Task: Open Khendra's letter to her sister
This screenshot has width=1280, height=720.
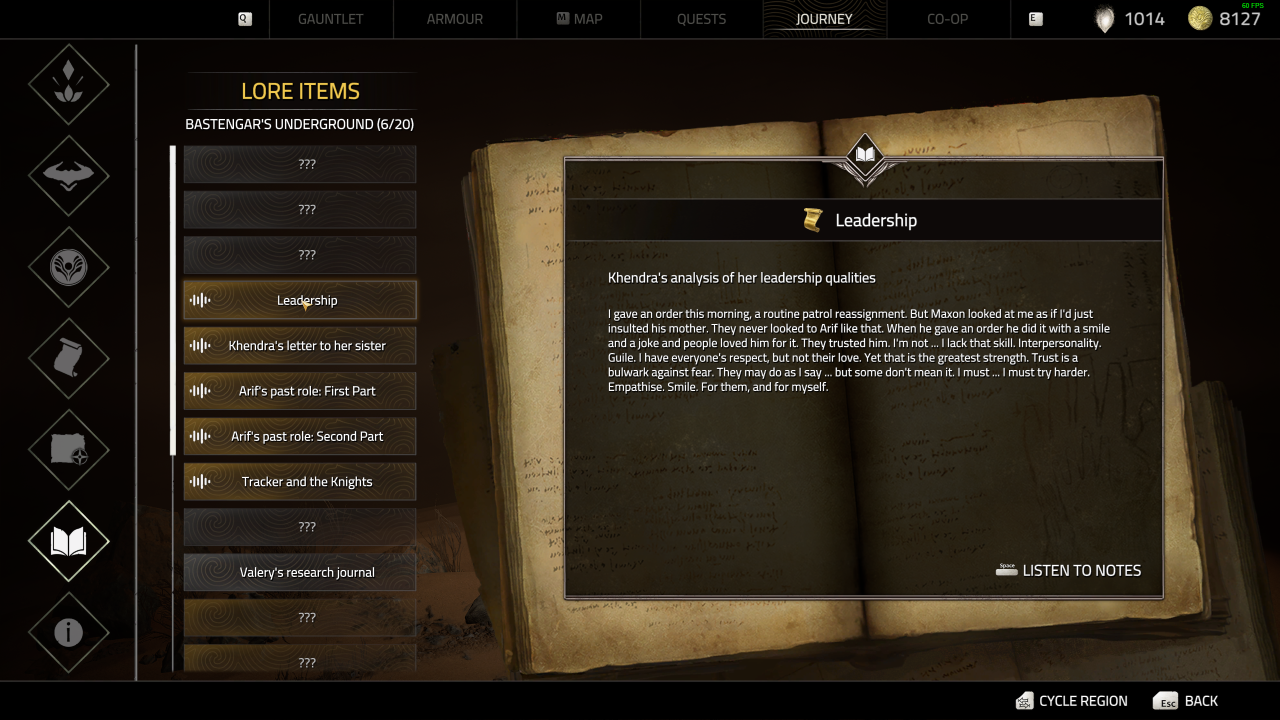Action: tap(300, 346)
